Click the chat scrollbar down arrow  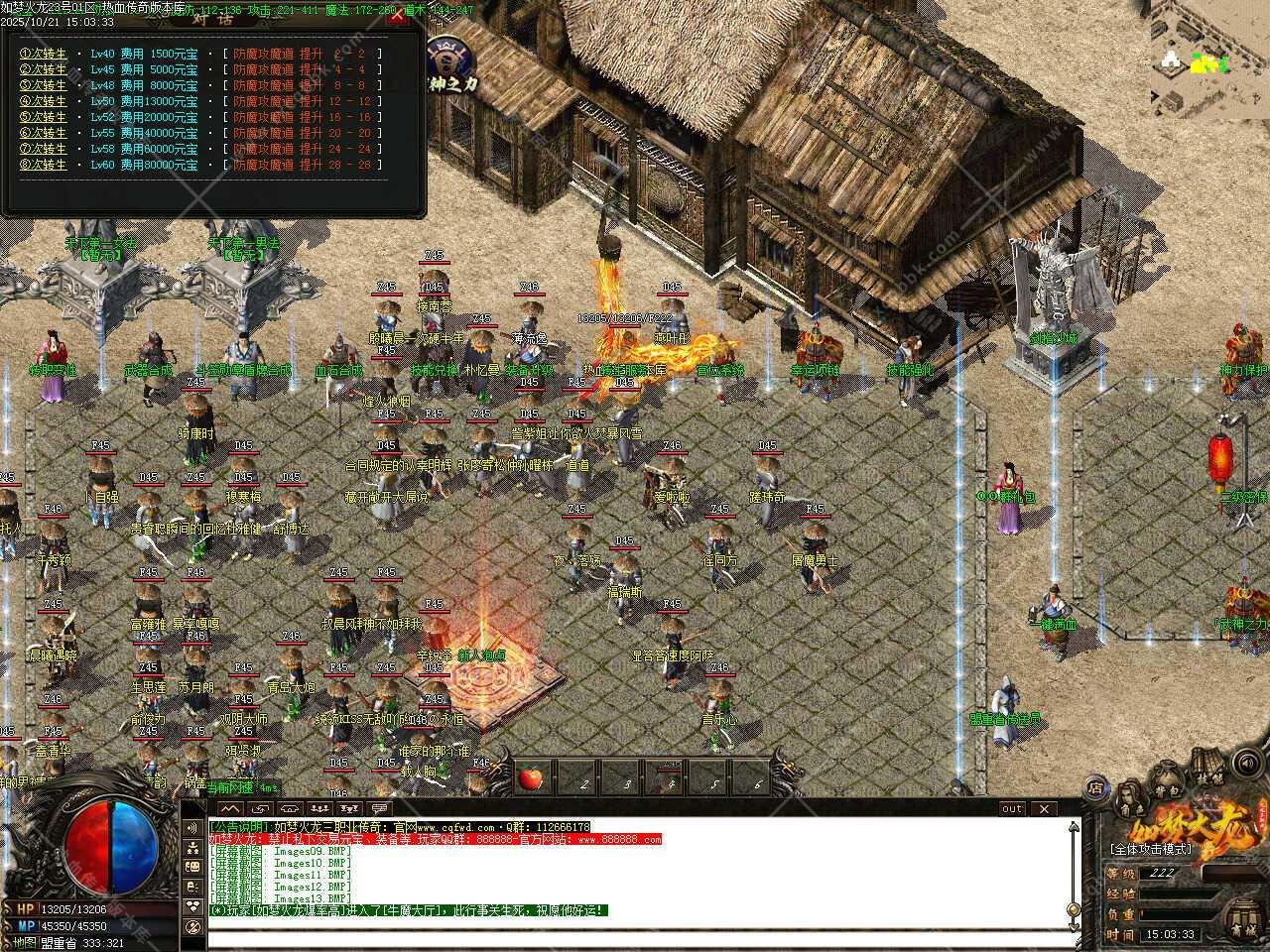click(x=1073, y=925)
